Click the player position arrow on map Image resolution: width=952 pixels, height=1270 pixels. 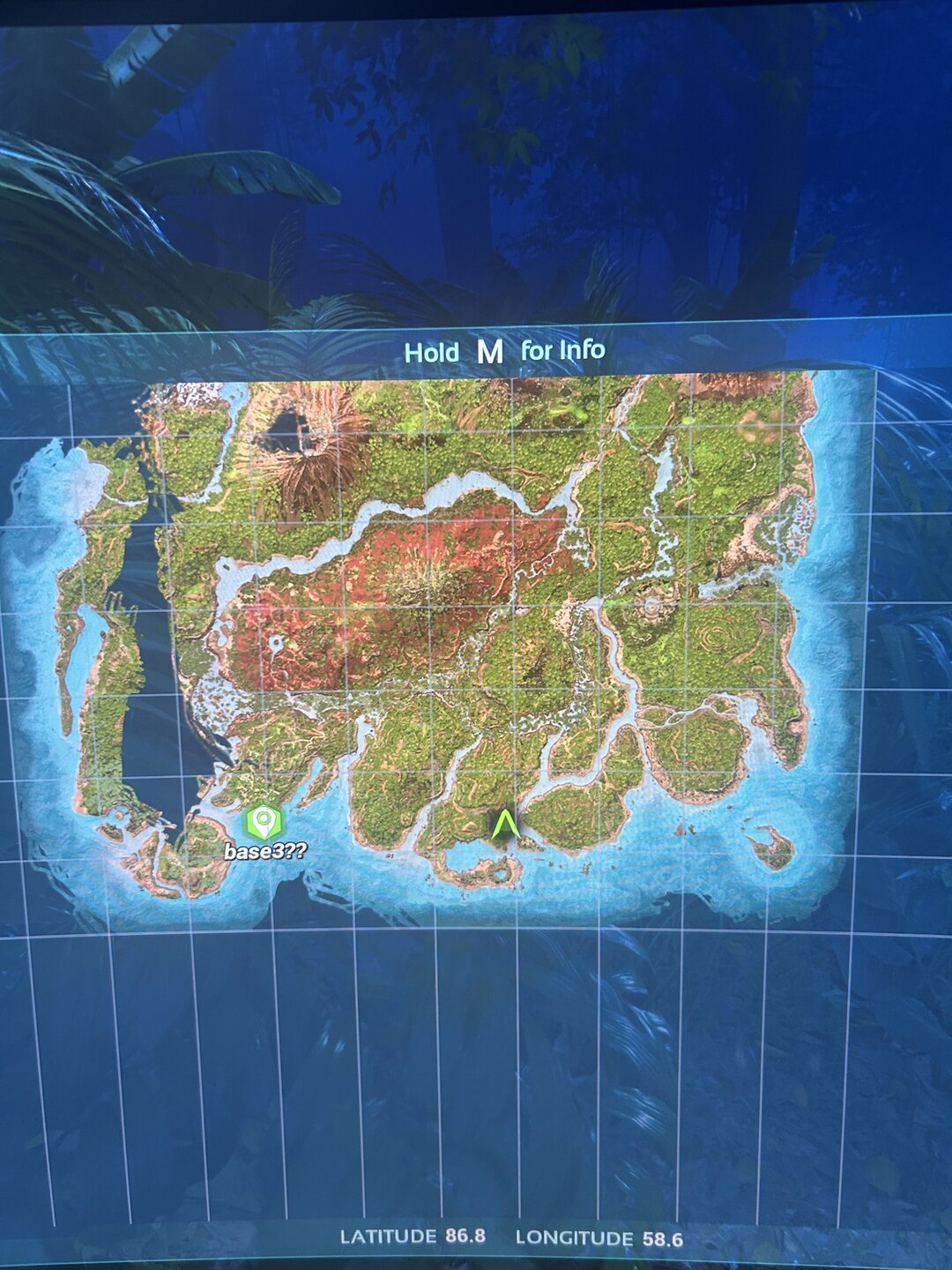(x=504, y=826)
